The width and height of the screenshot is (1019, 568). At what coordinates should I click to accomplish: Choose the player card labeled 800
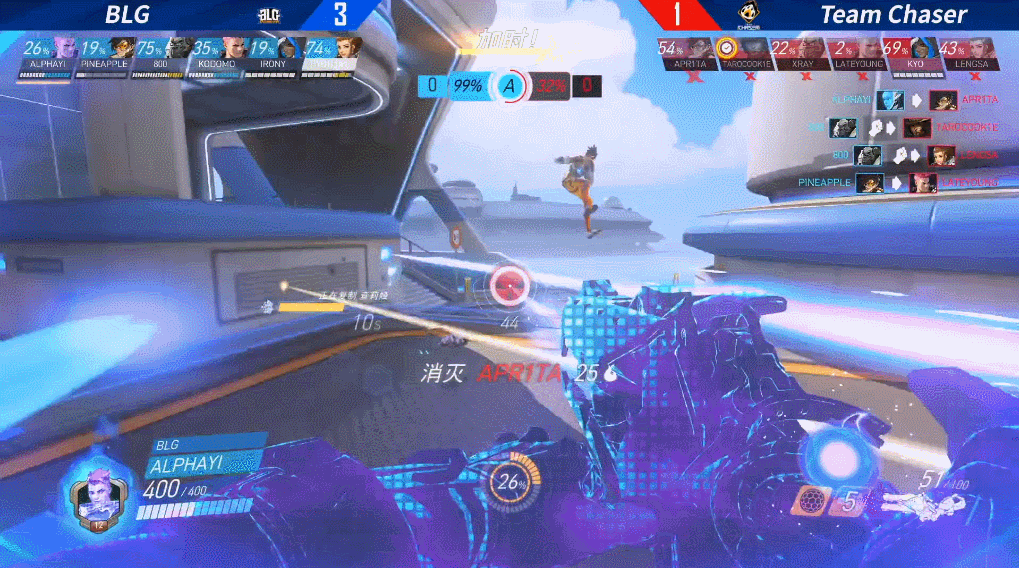pyautogui.click(x=162, y=53)
